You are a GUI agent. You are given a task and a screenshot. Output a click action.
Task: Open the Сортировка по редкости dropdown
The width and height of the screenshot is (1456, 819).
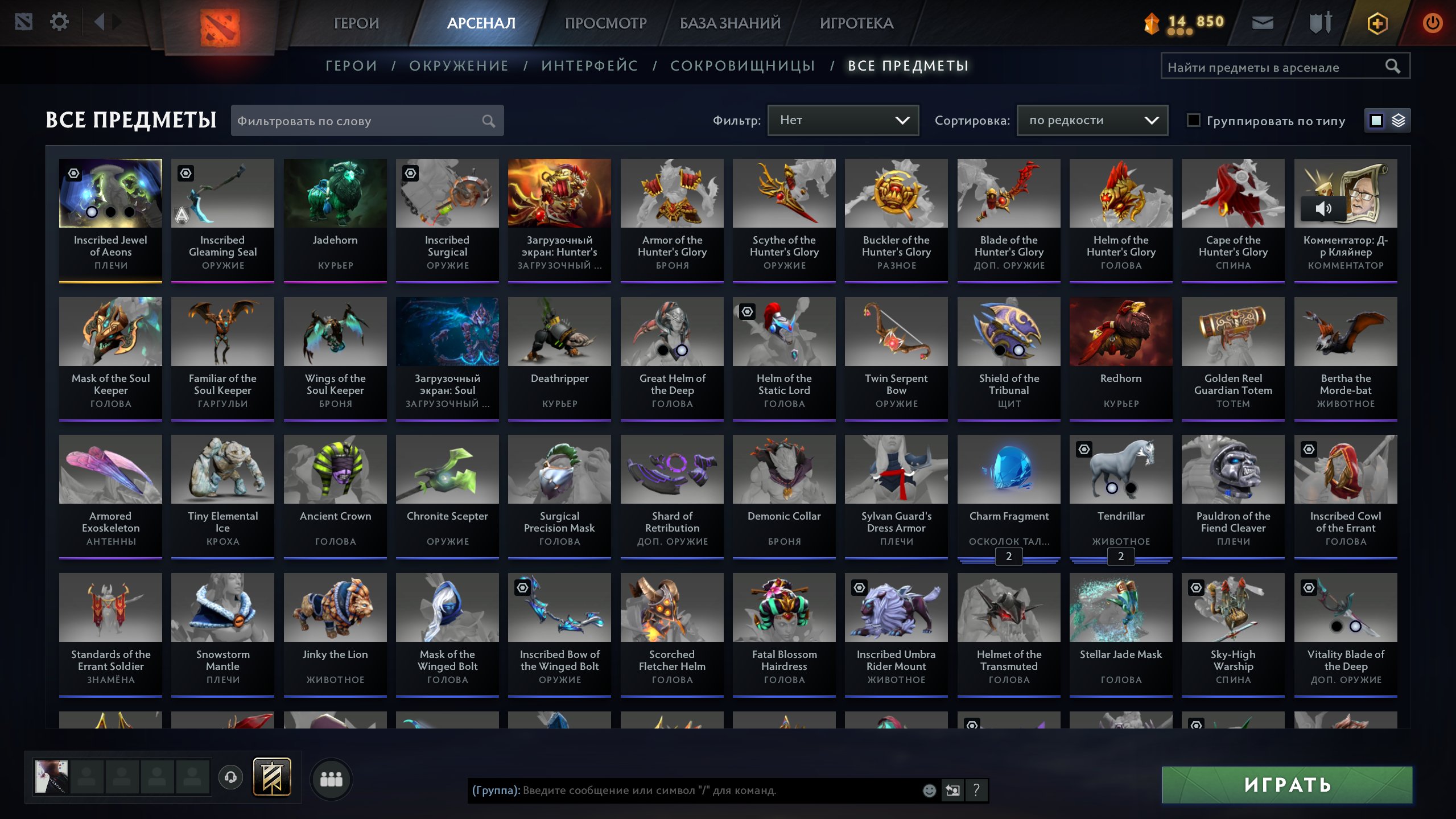[1091, 120]
